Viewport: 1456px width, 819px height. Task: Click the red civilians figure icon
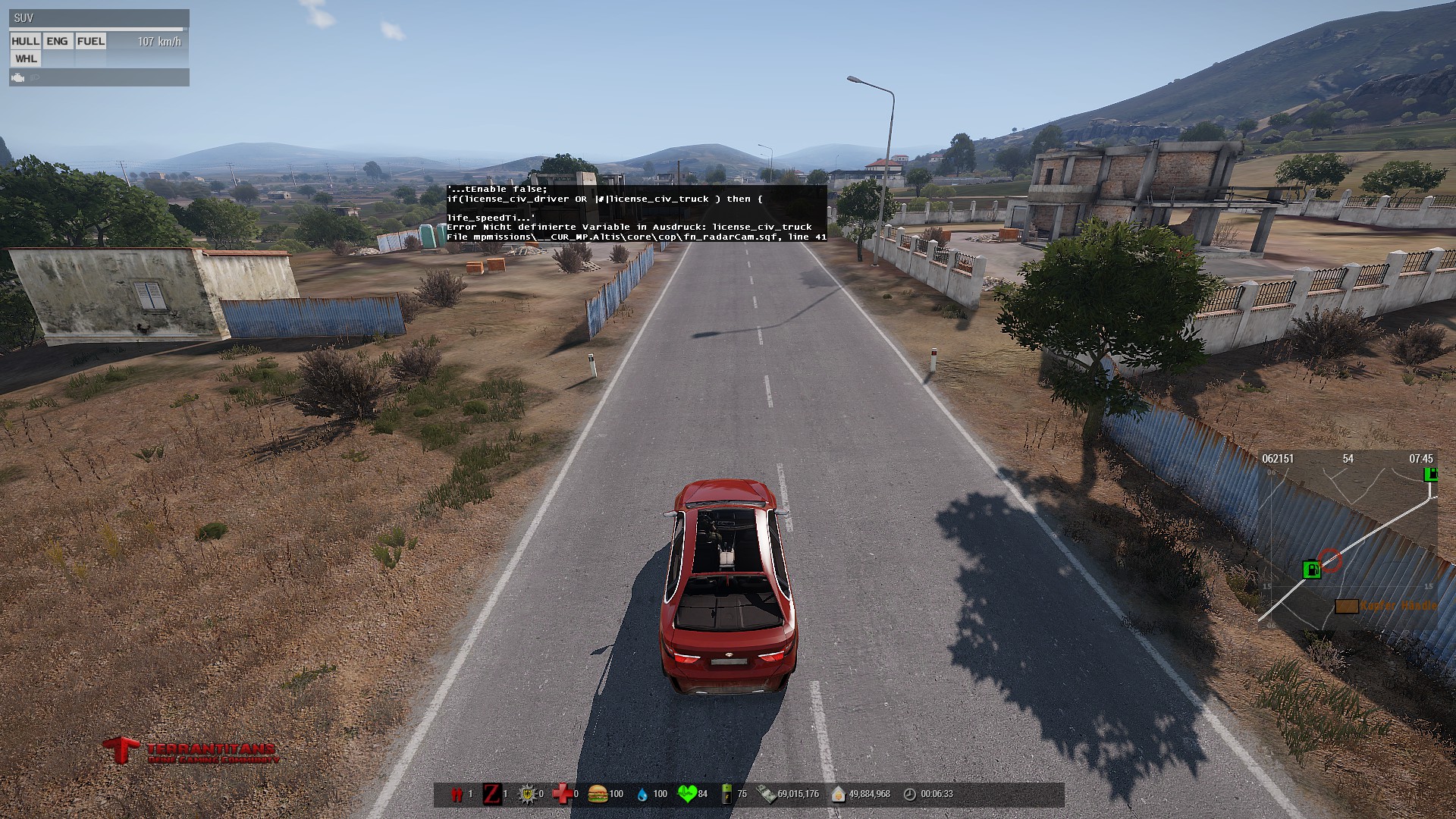457,794
